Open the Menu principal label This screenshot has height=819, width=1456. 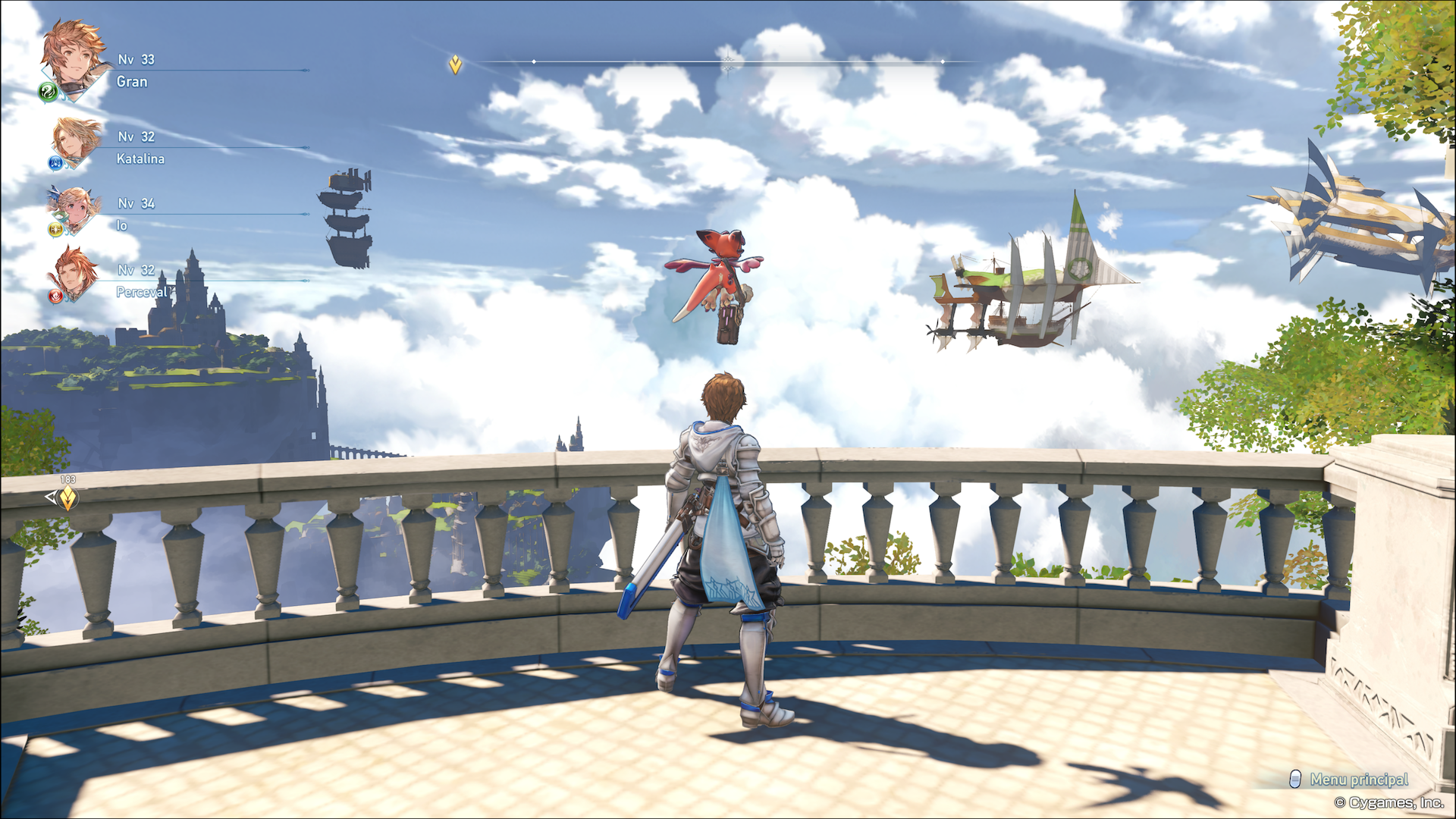point(1358,779)
